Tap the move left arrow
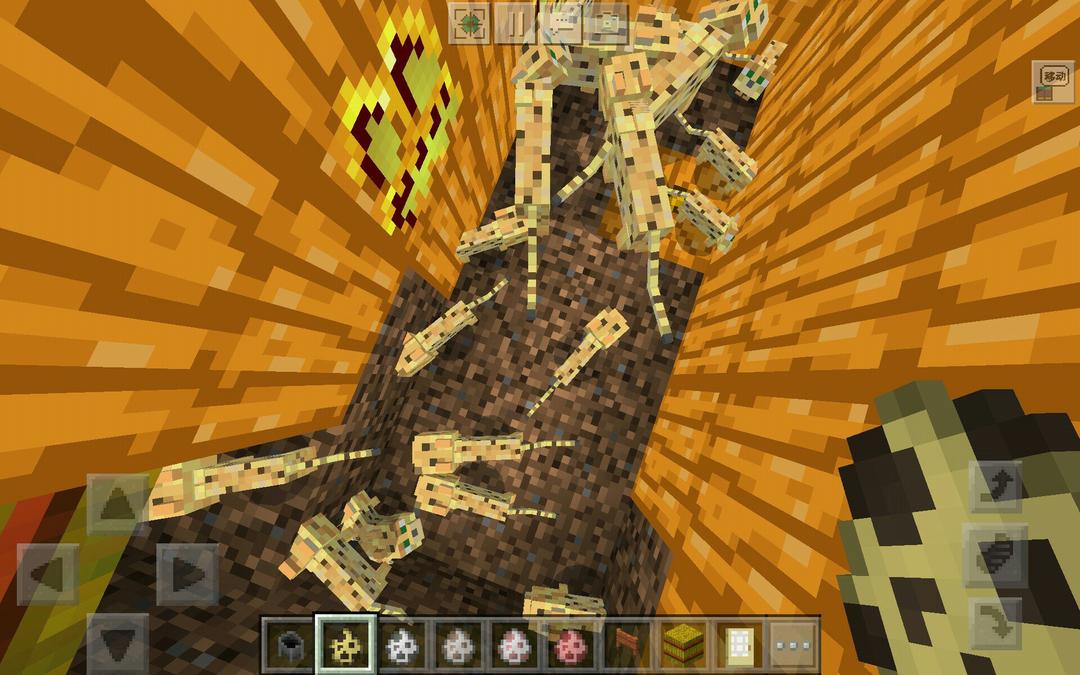 pyautogui.click(x=48, y=574)
